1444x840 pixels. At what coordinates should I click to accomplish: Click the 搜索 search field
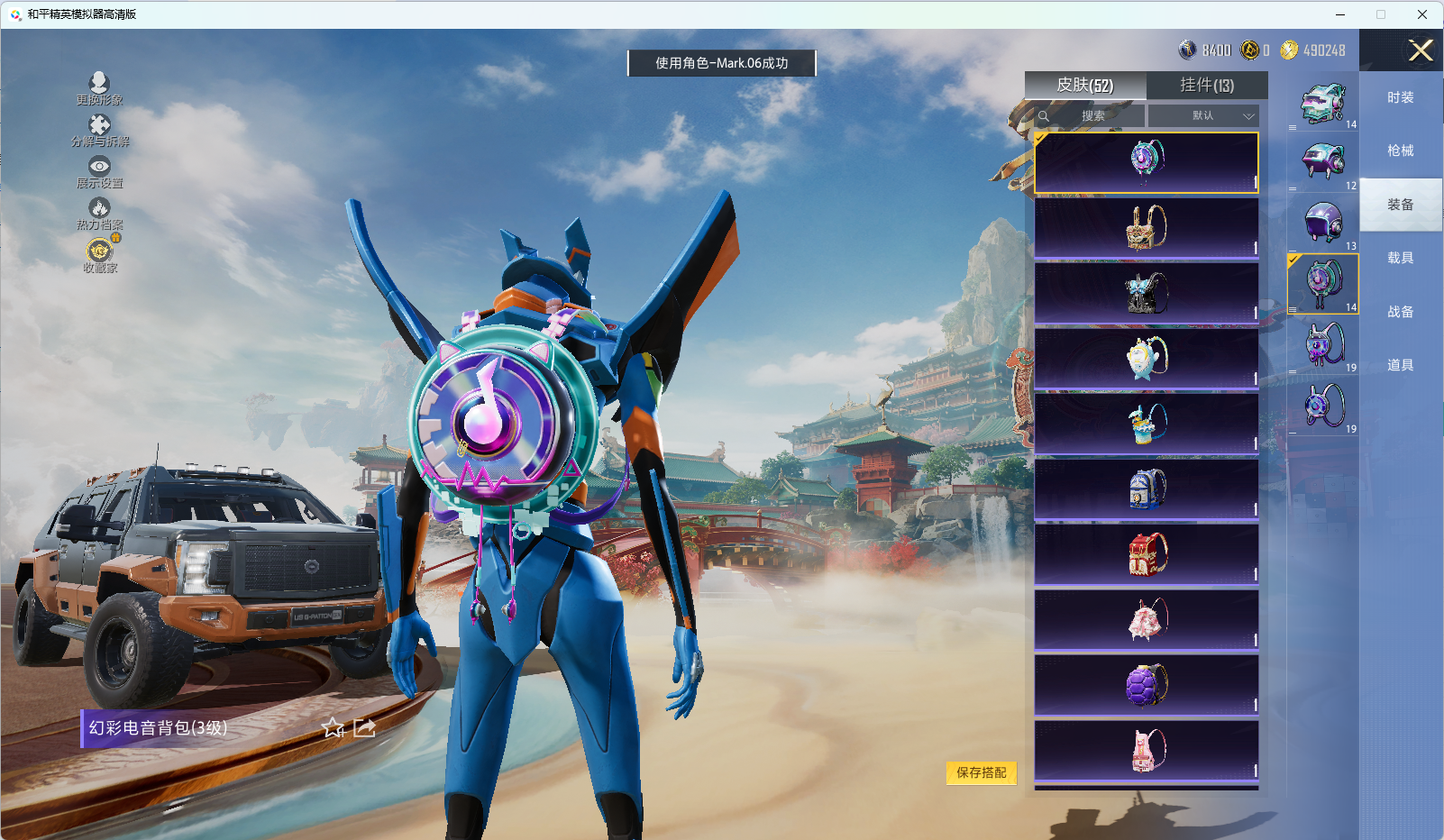point(1092,115)
